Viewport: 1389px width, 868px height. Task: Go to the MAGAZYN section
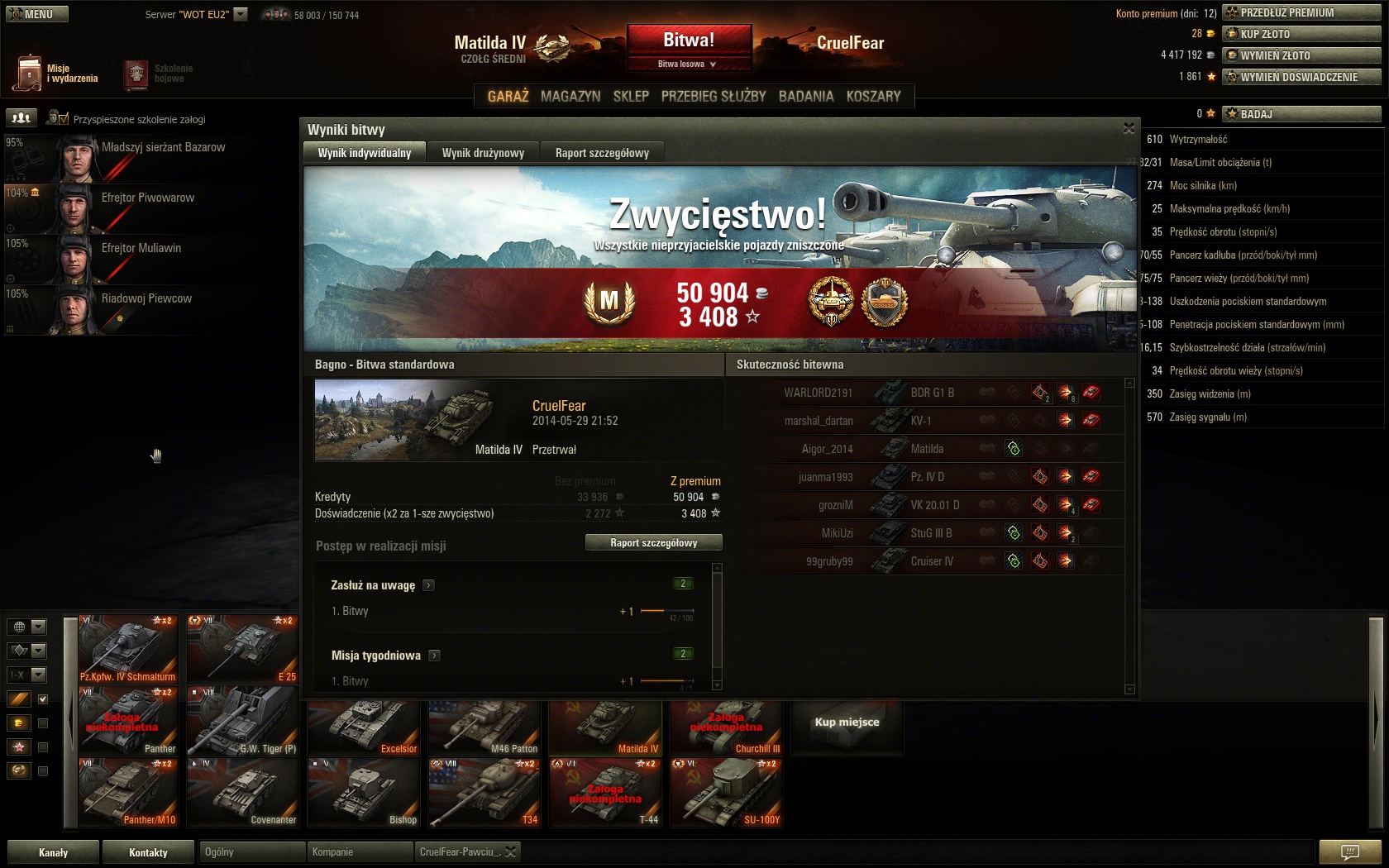click(570, 96)
